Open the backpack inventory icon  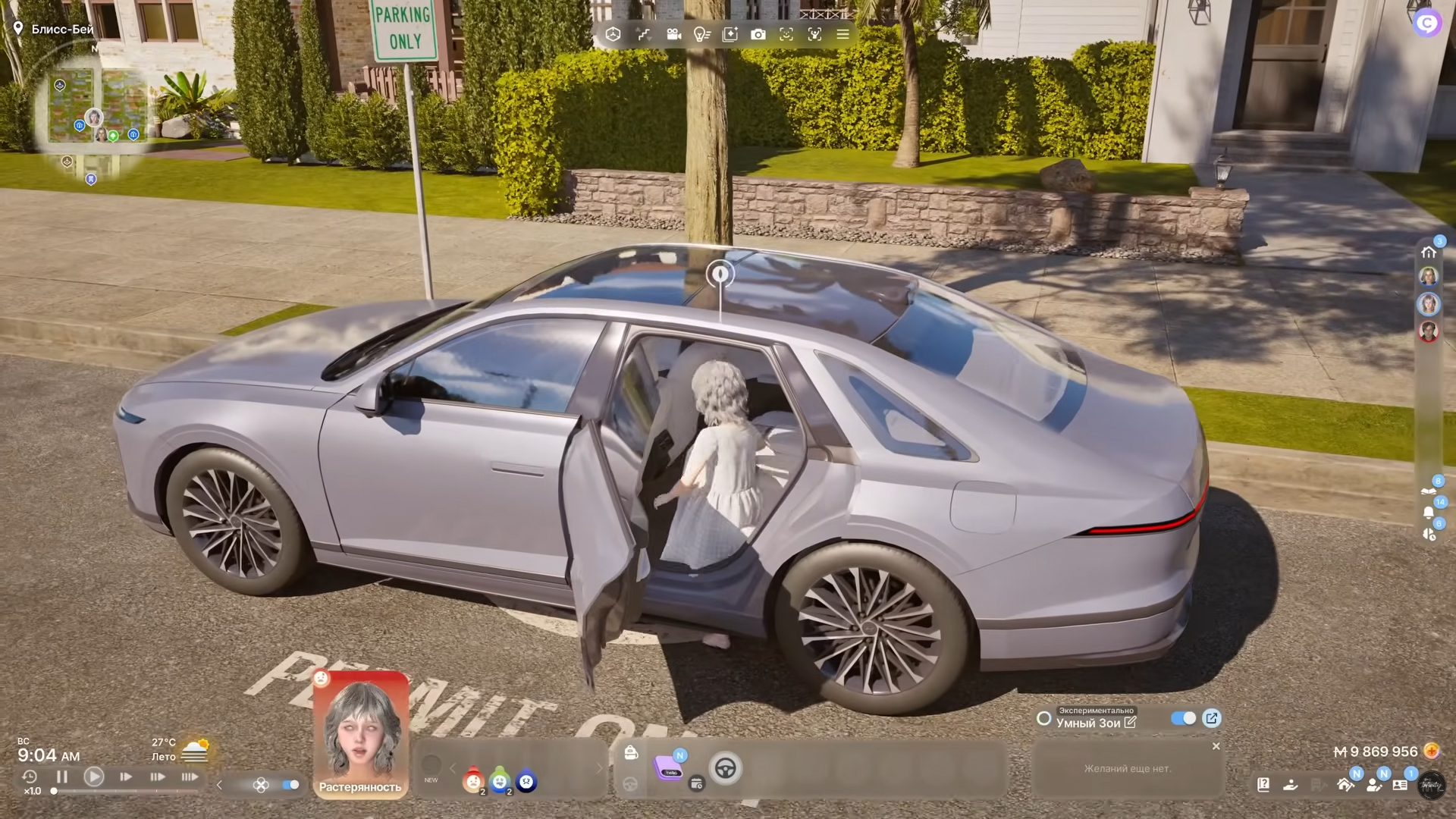coord(630,752)
